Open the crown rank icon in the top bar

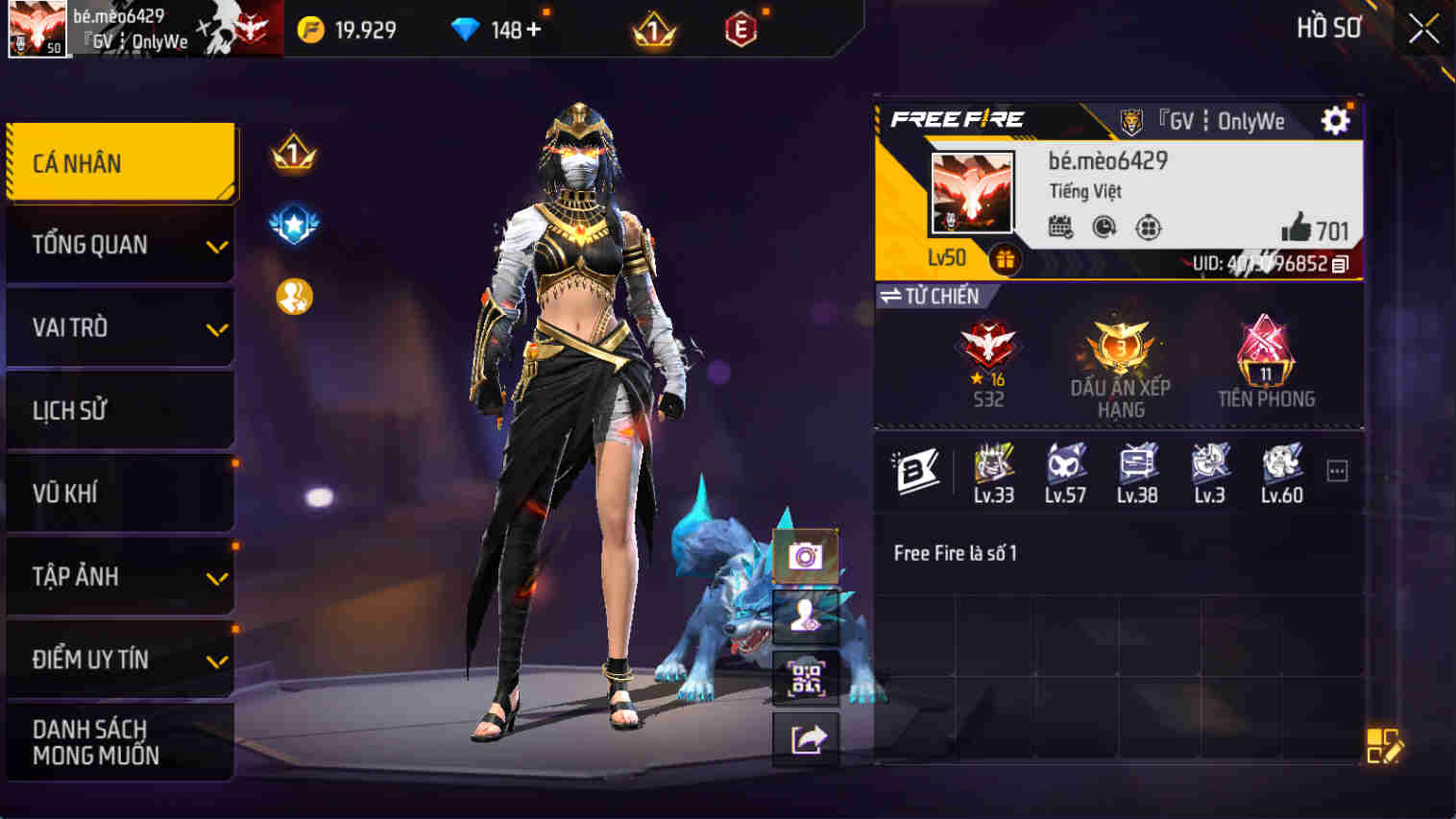coord(653,29)
